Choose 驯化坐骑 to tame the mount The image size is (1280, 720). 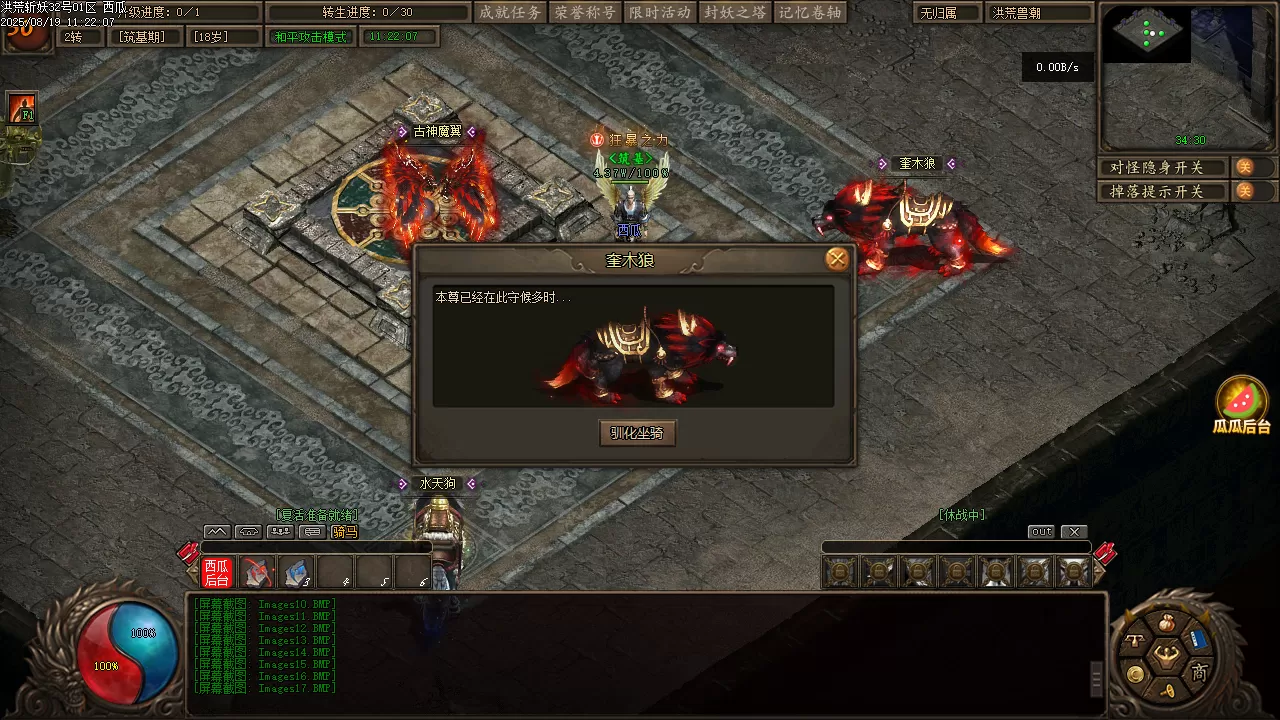coord(637,433)
